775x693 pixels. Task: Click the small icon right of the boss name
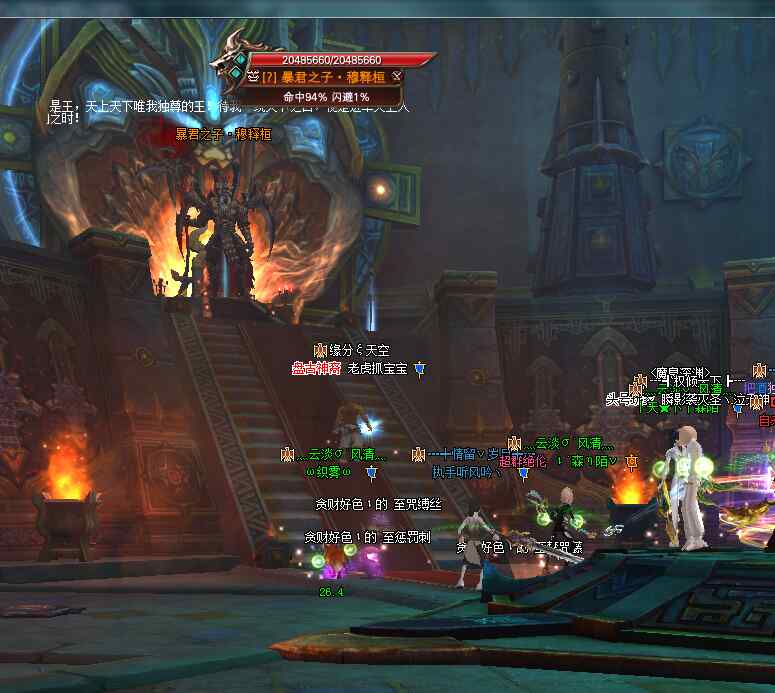click(x=397, y=76)
